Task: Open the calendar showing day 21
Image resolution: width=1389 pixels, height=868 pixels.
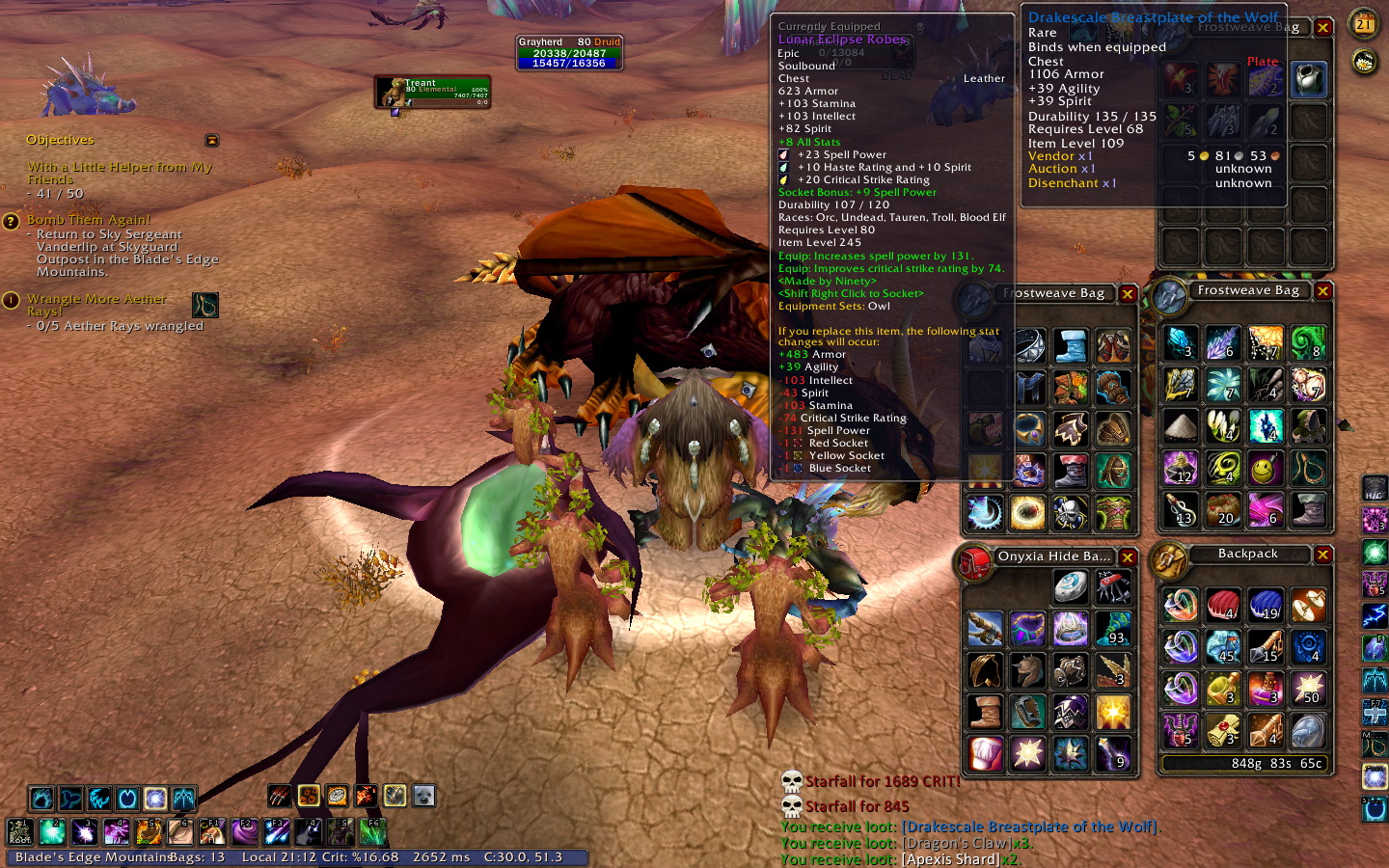Action: pos(1364,24)
